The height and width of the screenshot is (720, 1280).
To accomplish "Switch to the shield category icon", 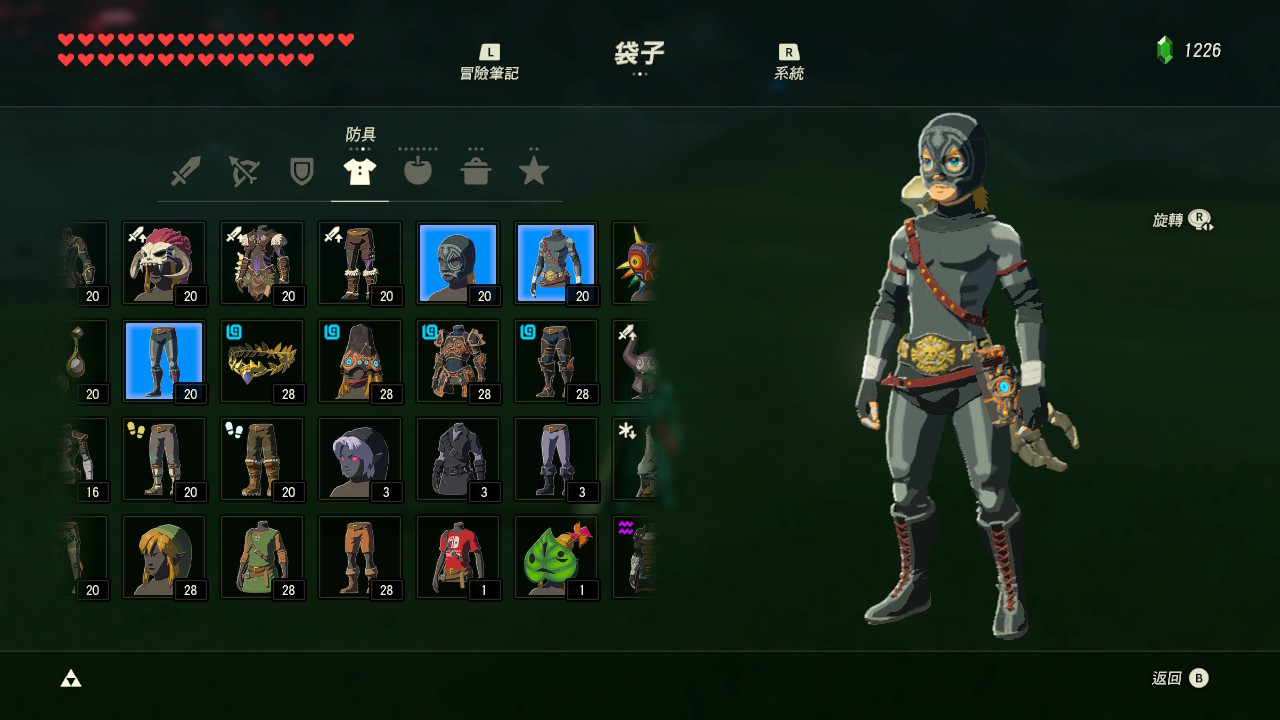I will tap(301, 170).
